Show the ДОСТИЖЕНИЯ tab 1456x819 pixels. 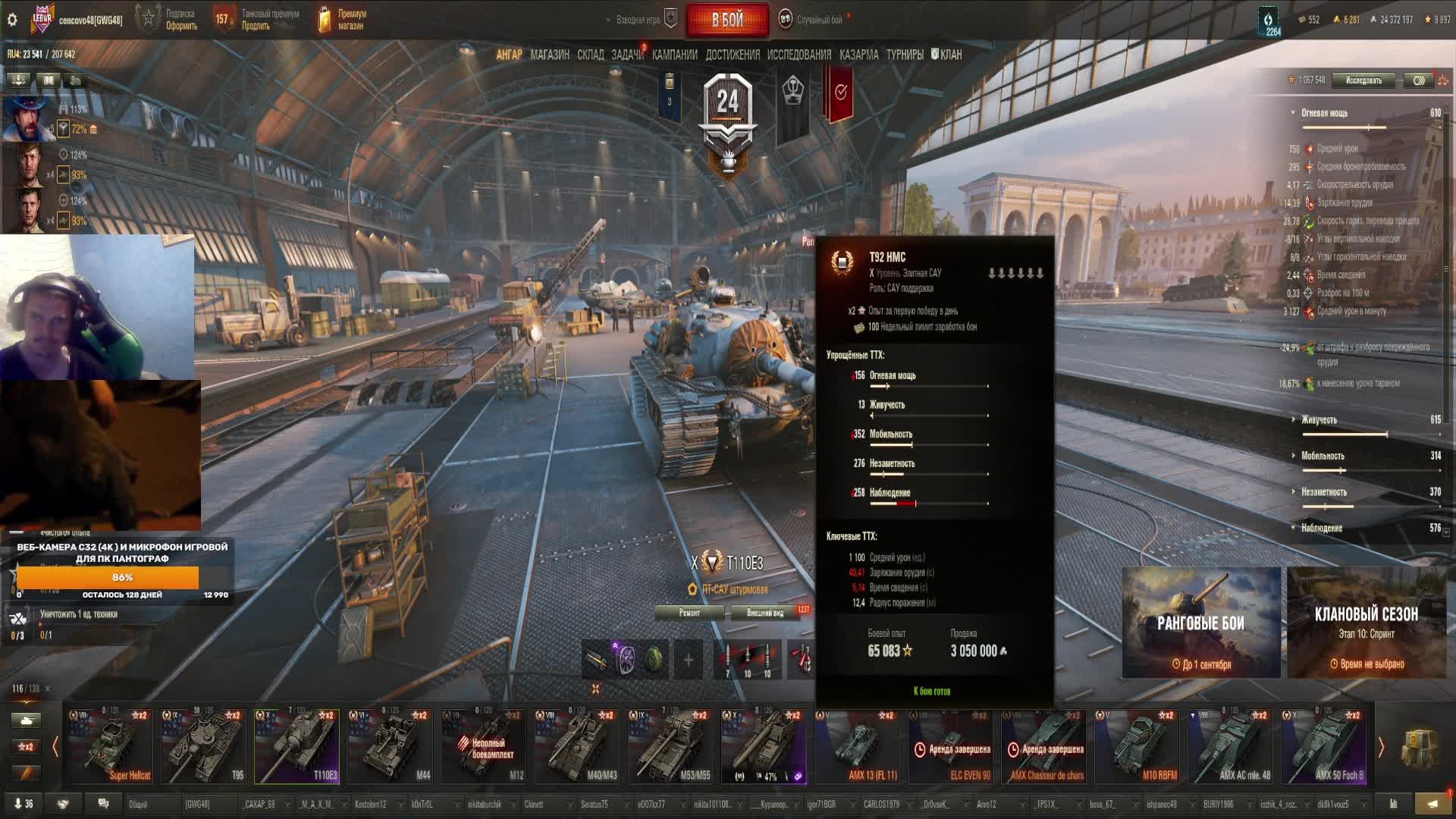[x=732, y=55]
